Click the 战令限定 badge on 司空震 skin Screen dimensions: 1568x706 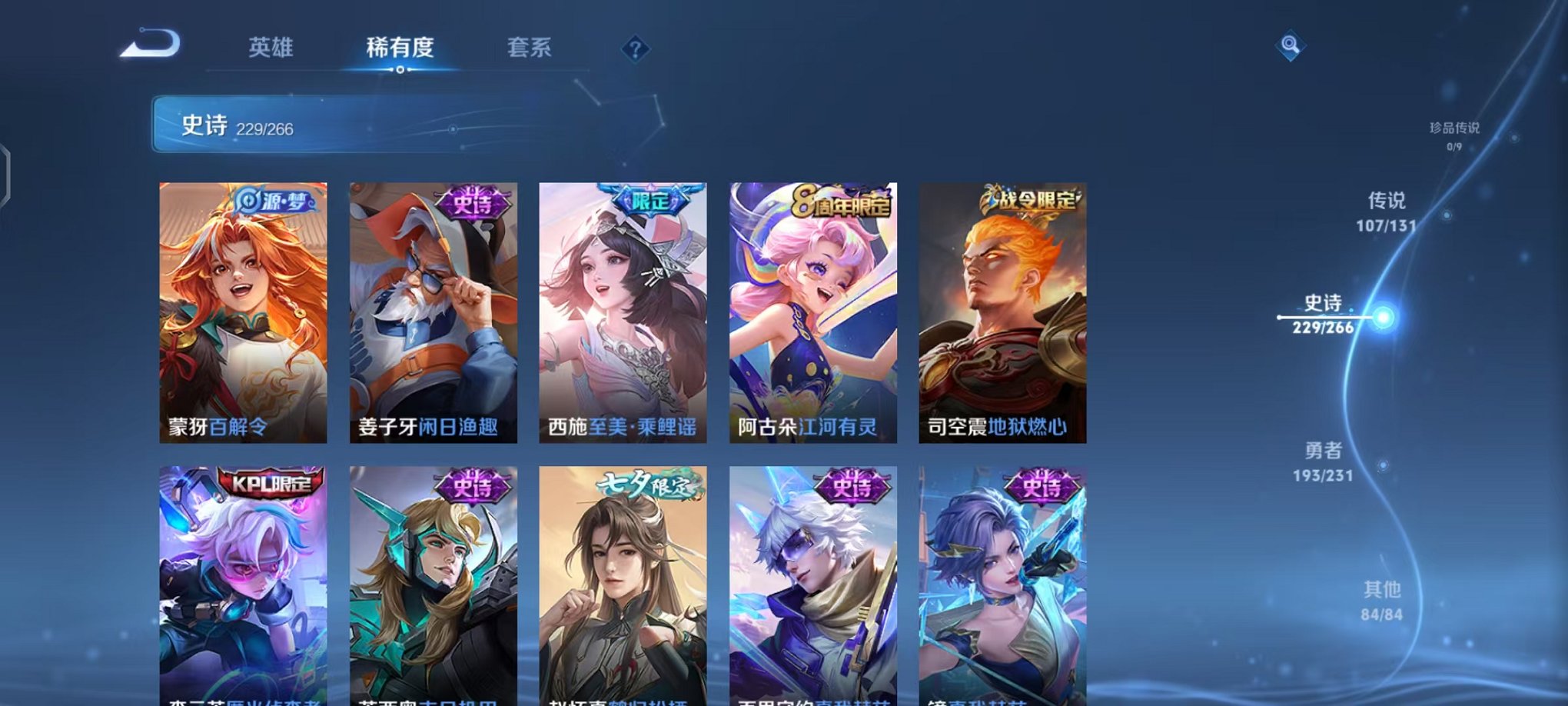click(x=1030, y=198)
